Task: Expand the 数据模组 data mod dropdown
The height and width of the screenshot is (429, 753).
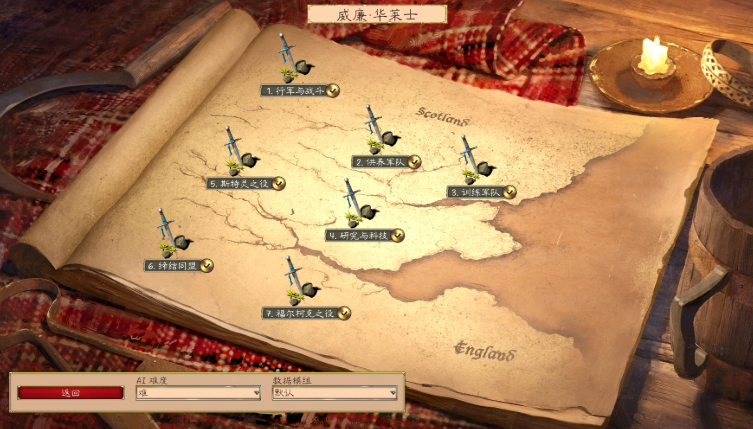Action: coord(335,393)
